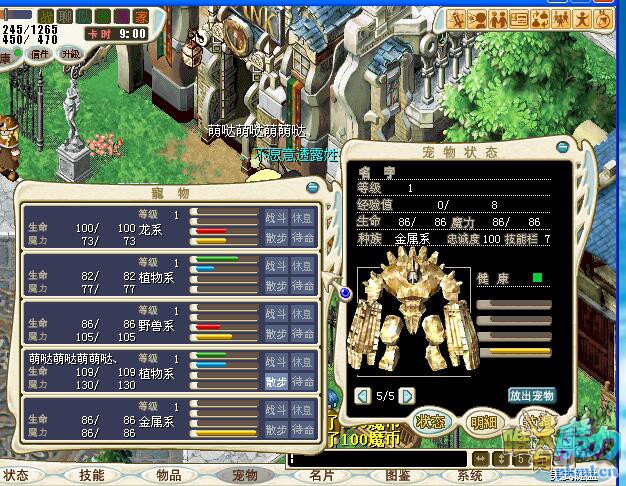626x486 pixels.
Task: Put the metal-type pet on standby
Action: point(303,430)
